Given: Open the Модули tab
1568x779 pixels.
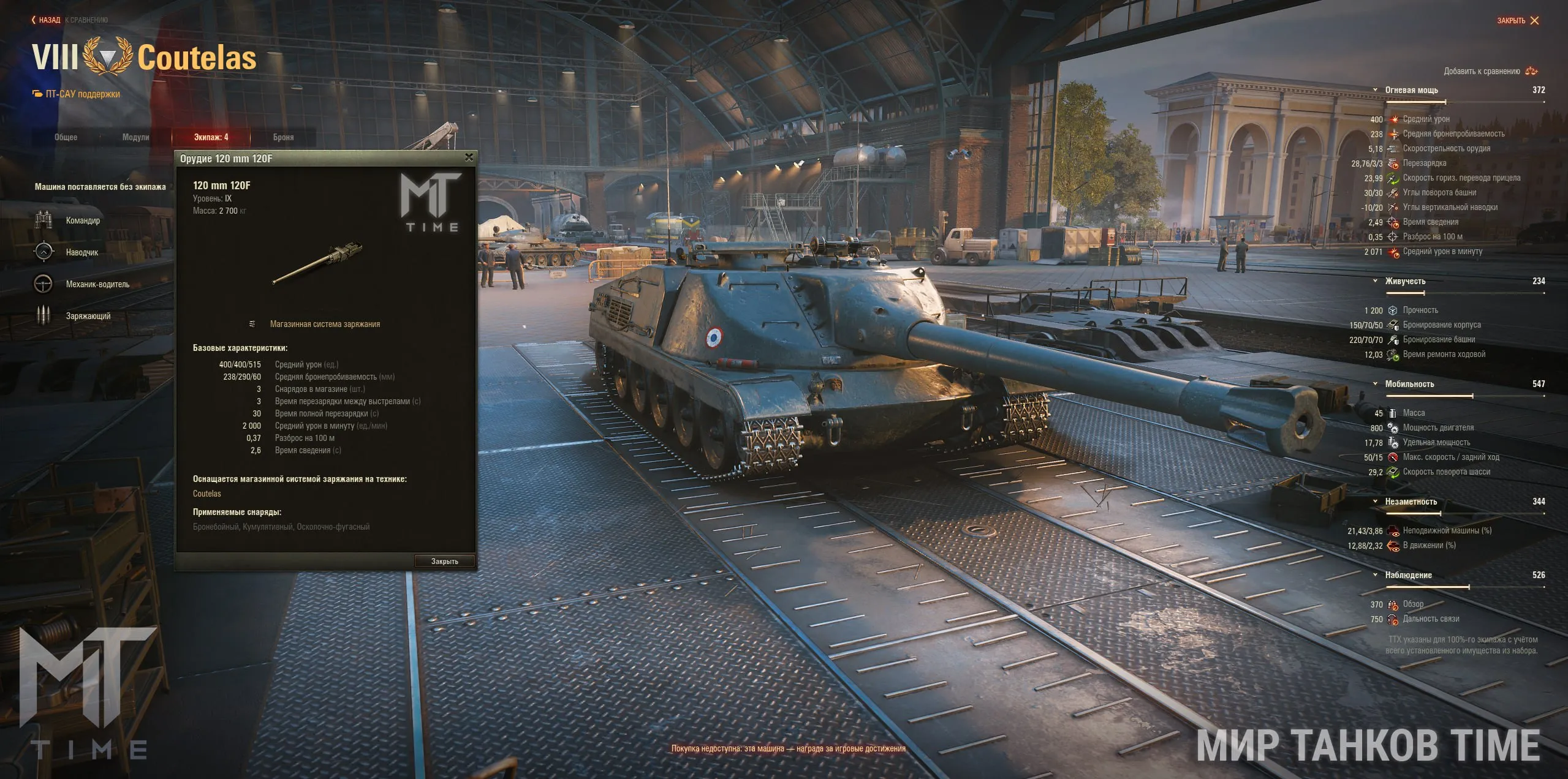Looking at the screenshot, I should (135, 137).
